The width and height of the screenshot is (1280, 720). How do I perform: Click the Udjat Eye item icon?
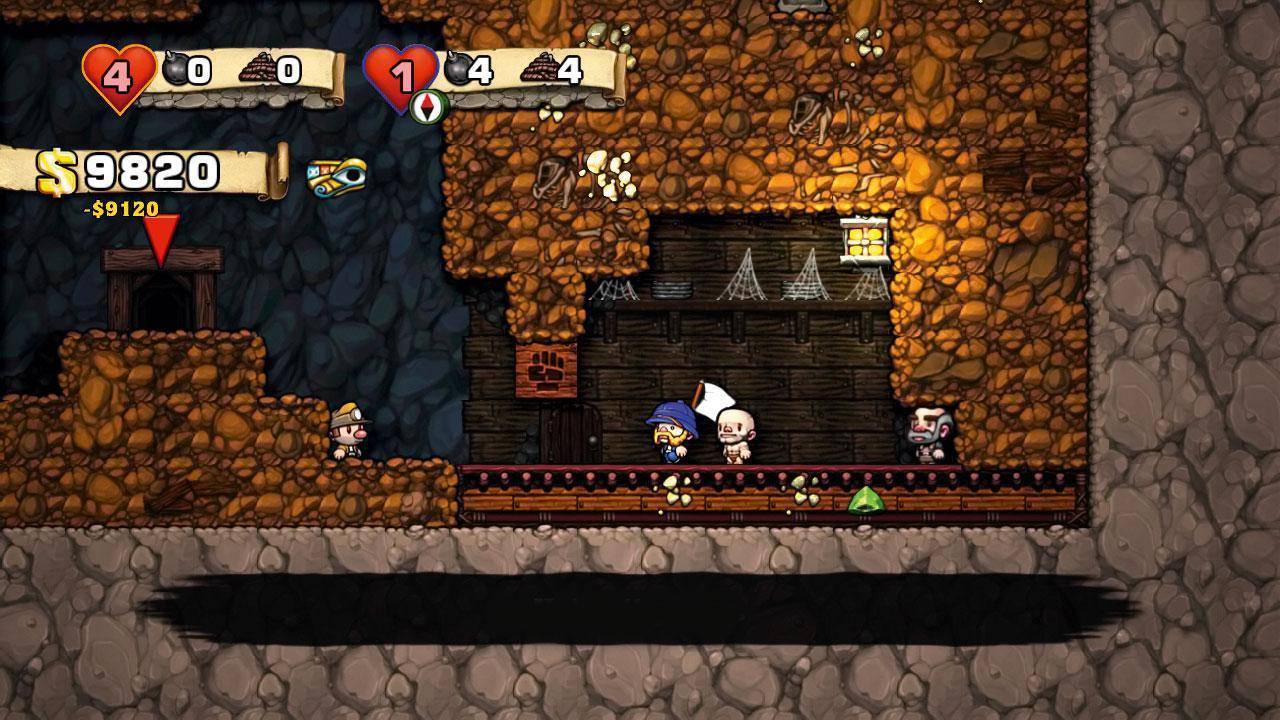337,177
